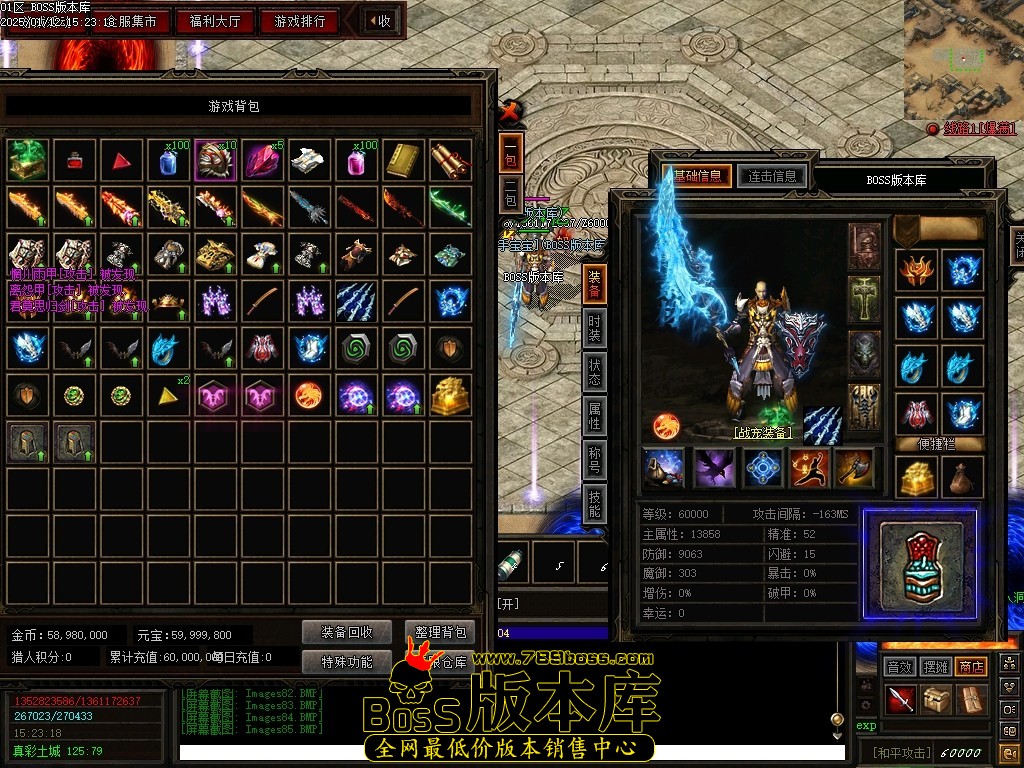This screenshot has width=1024, height=768.
Task: Open the 游戏排行 rankings
Action: 299,21
